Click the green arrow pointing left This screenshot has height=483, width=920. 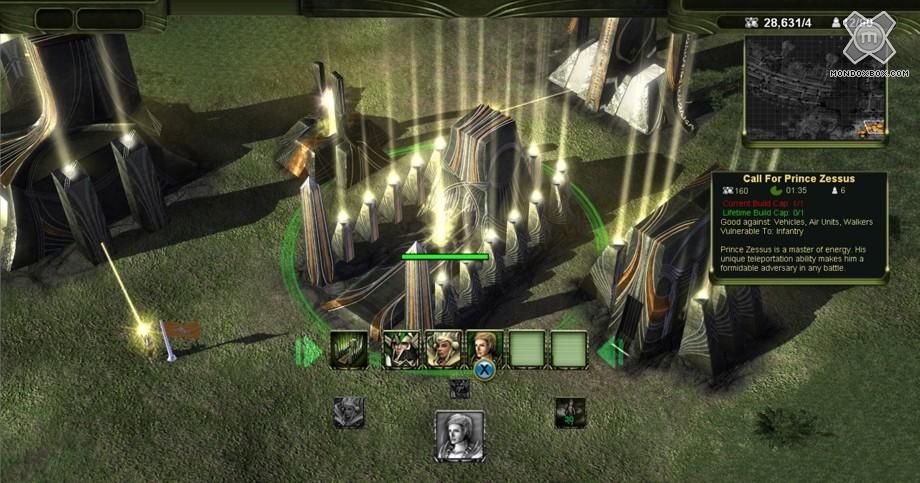[x=611, y=351]
